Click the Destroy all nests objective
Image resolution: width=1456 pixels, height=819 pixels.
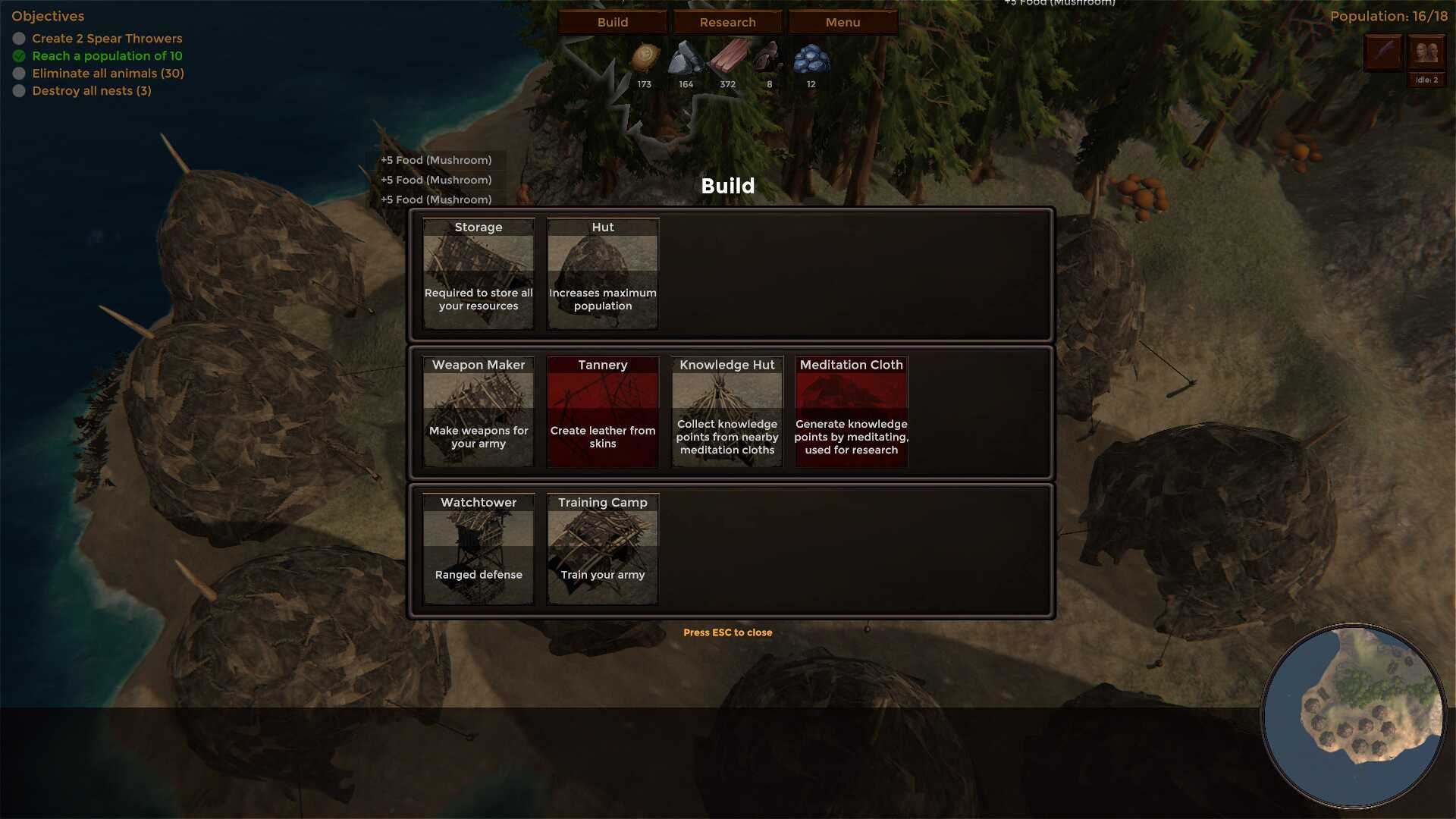(x=92, y=91)
